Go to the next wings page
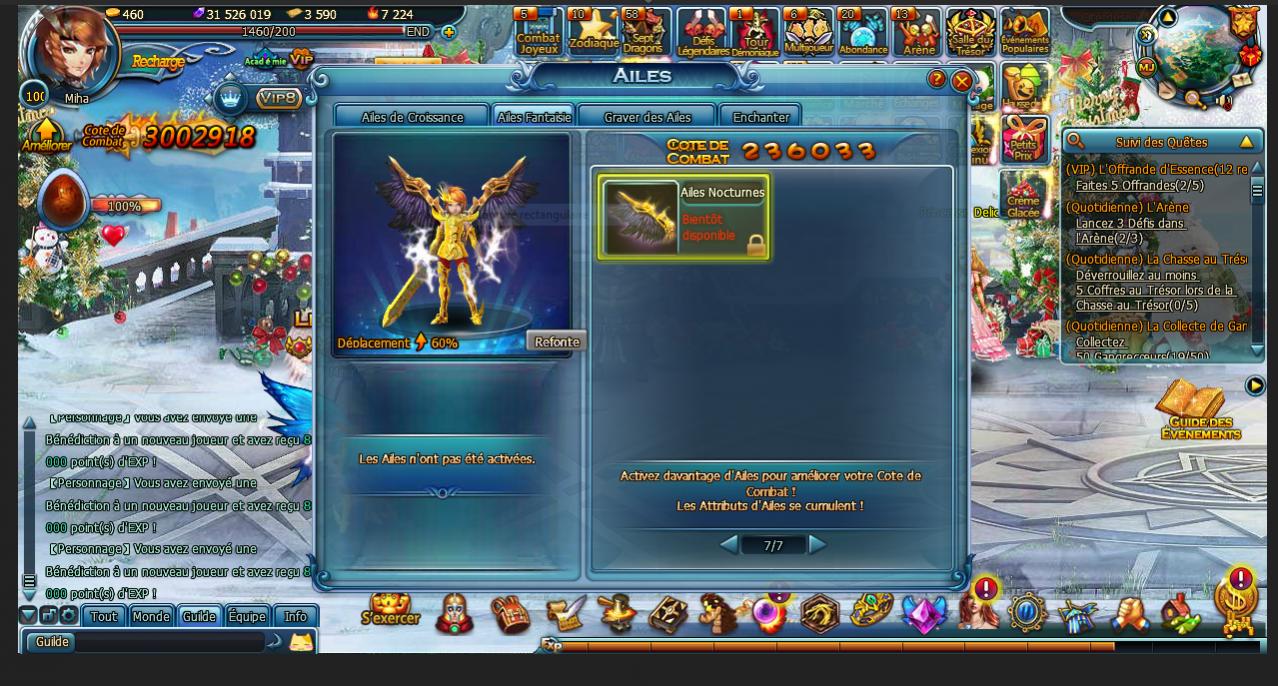1278x686 pixels. pyautogui.click(x=818, y=545)
